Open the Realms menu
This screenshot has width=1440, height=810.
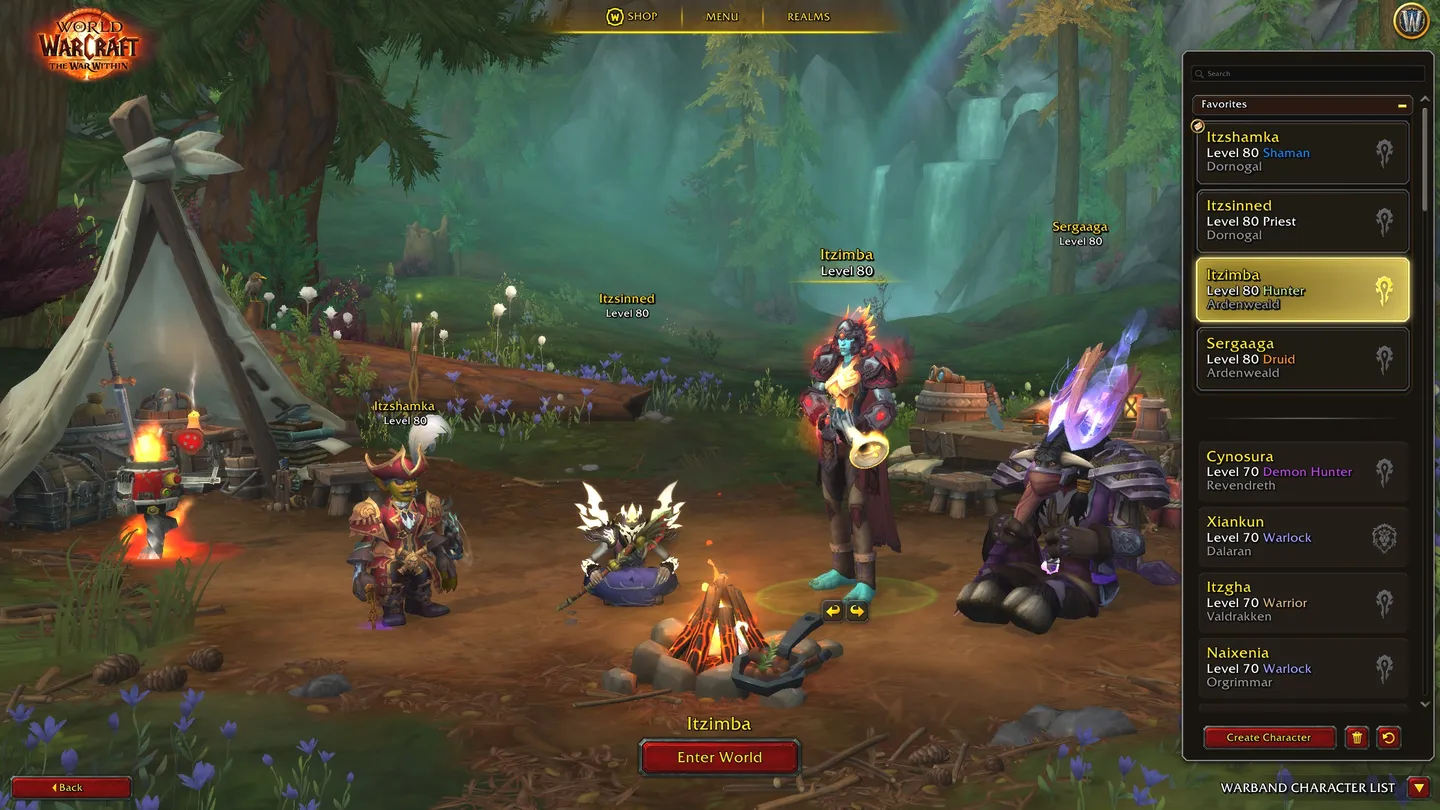coord(807,15)
